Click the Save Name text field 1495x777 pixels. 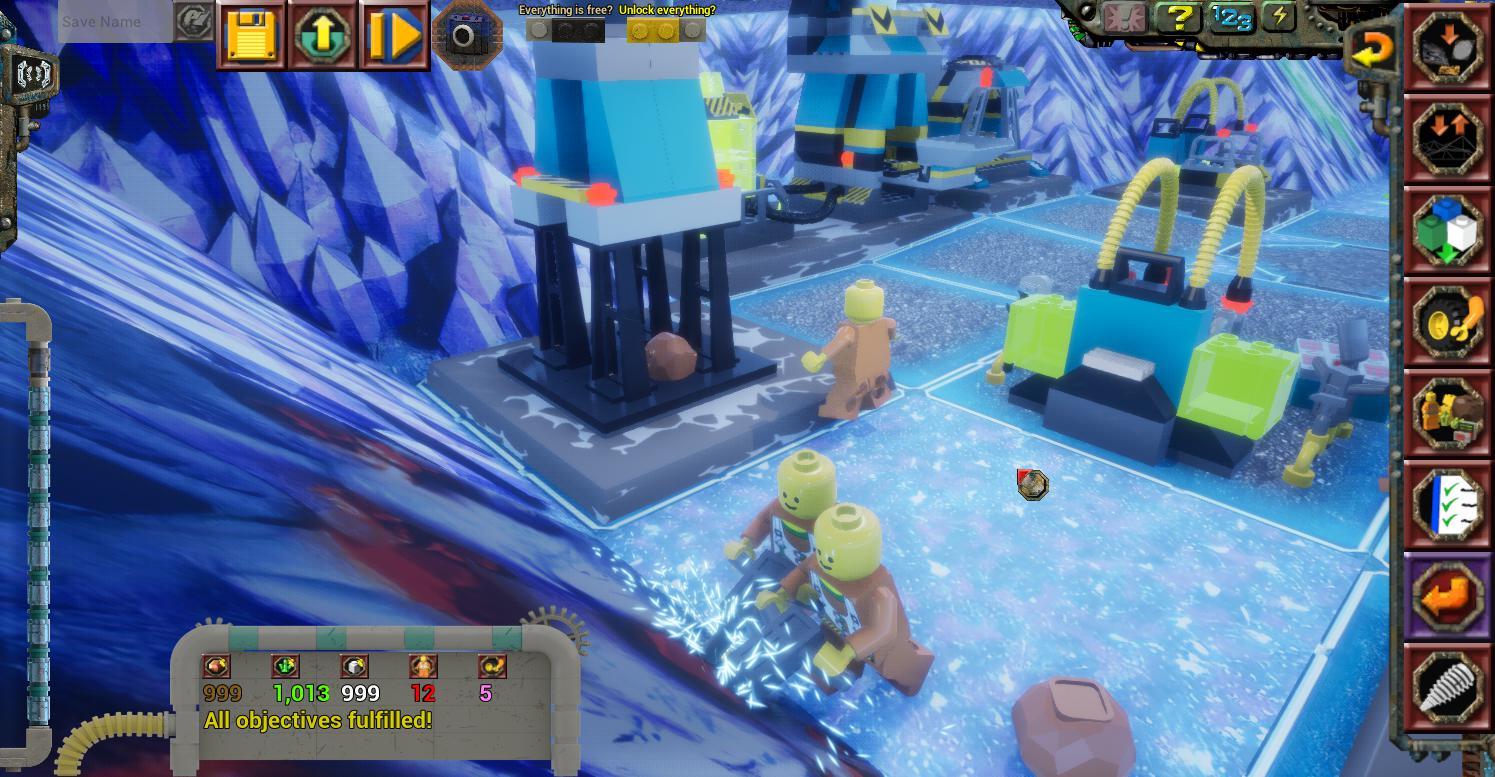[x=115, y=22]
